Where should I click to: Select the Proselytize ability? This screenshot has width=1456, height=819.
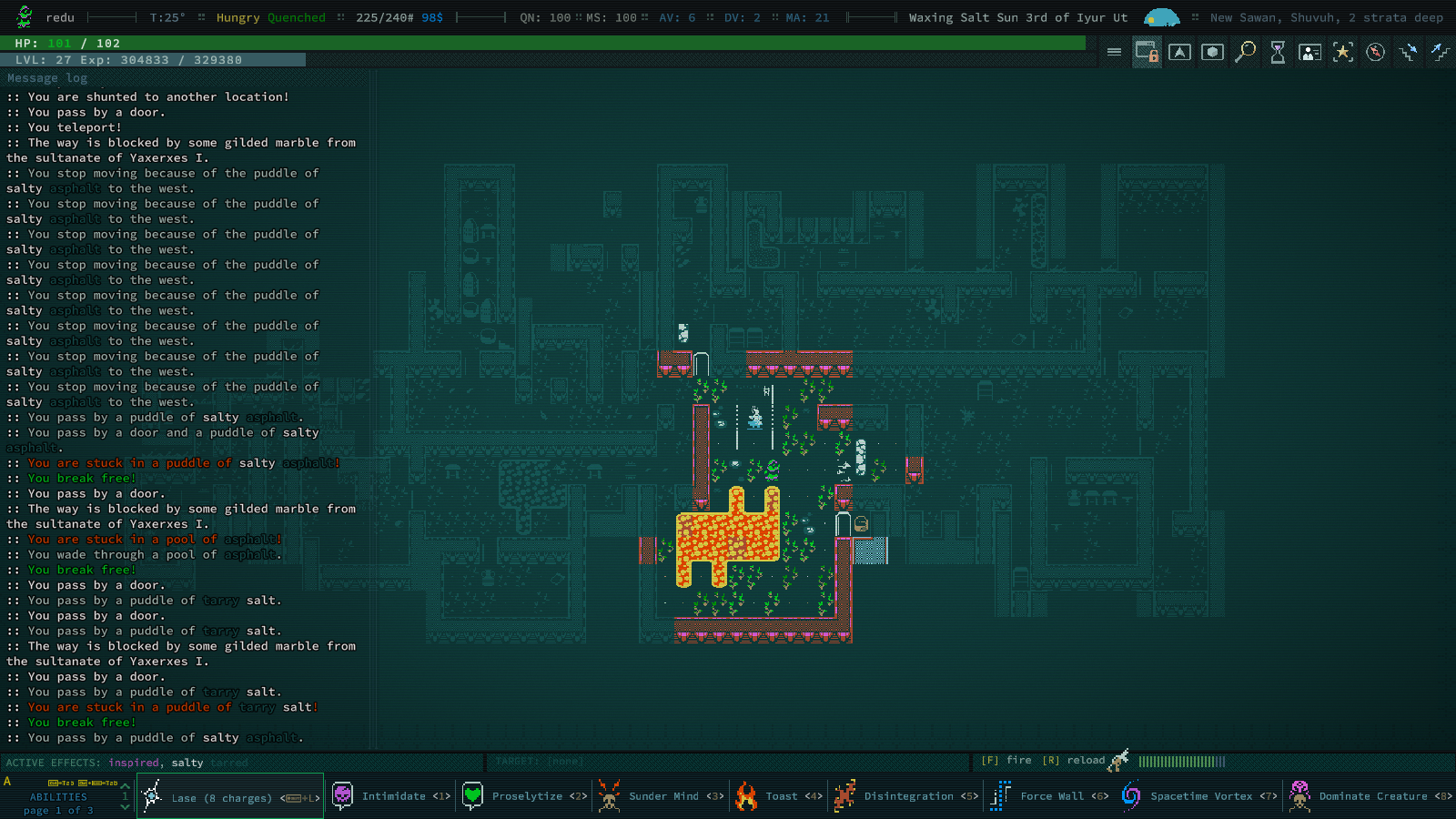pyautogui.click(x=524, y=796)
